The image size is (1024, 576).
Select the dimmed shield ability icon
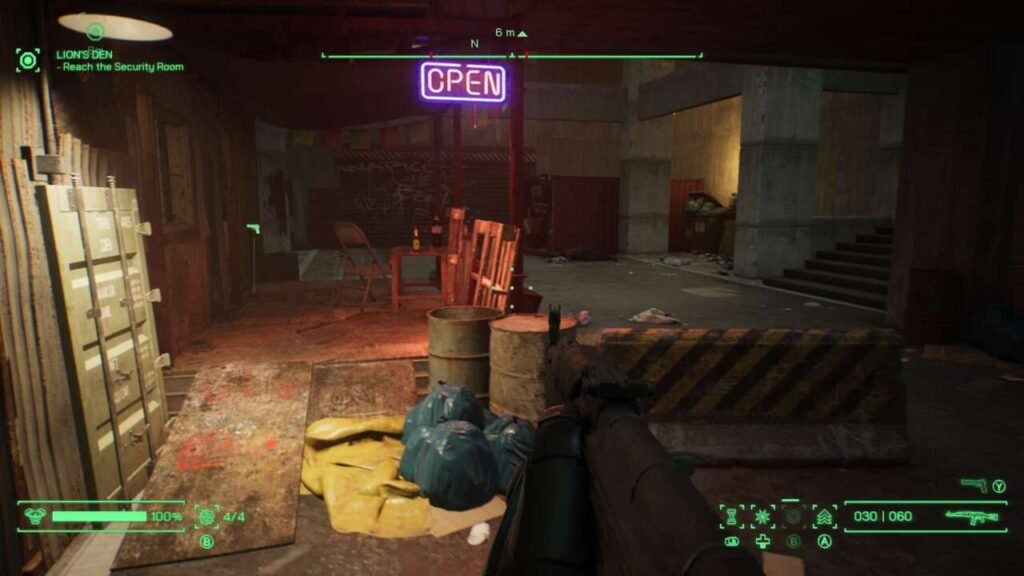(794, 517)
